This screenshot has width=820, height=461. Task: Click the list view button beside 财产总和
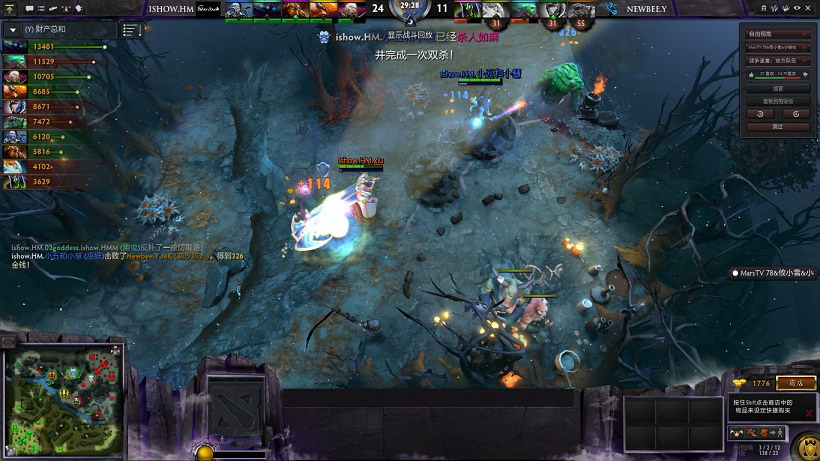click(130, 30)
